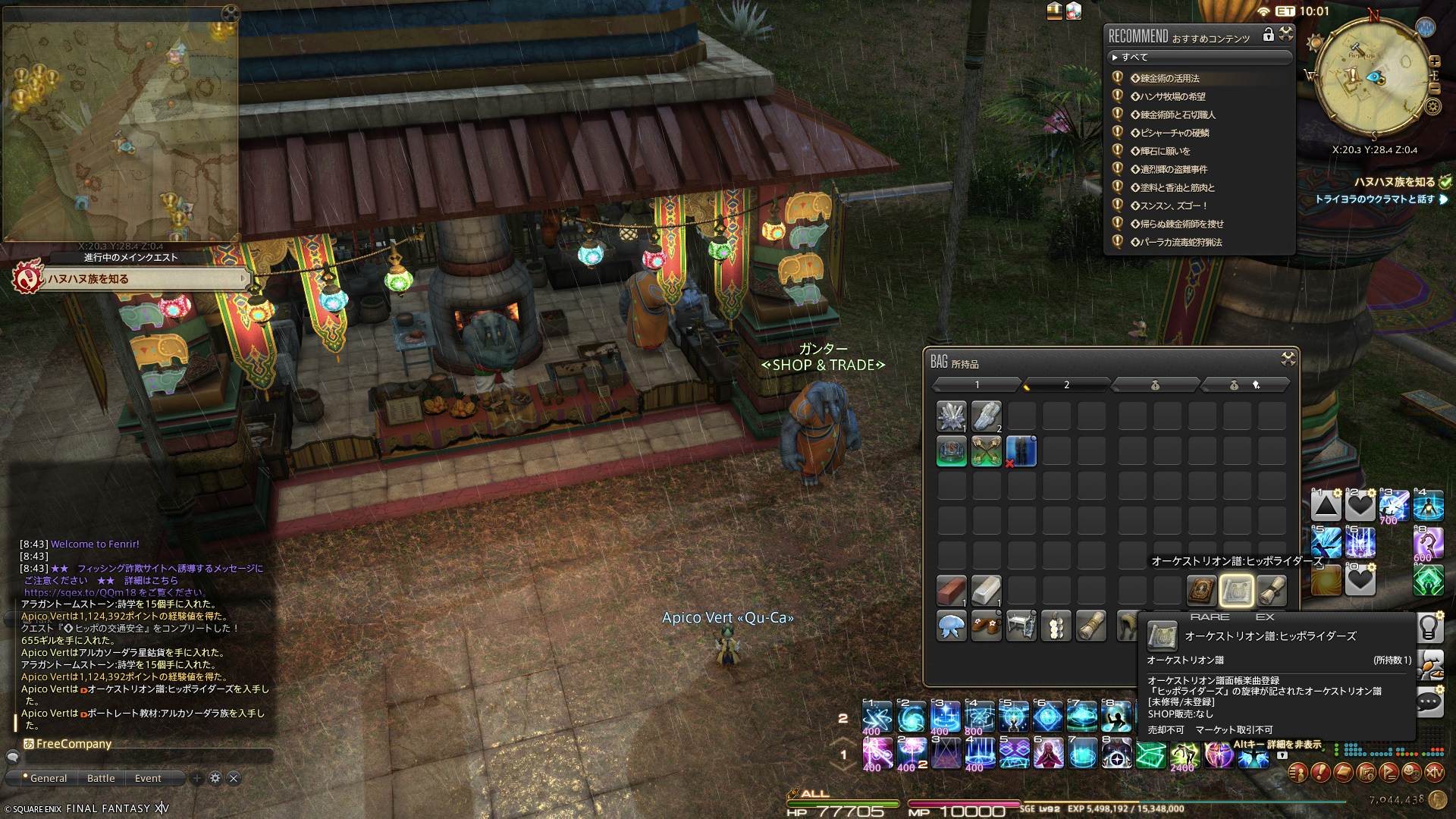Close the RECOMMEND panel
The height and width of the screenshot is (819, 1456).
coord(1286,34)
